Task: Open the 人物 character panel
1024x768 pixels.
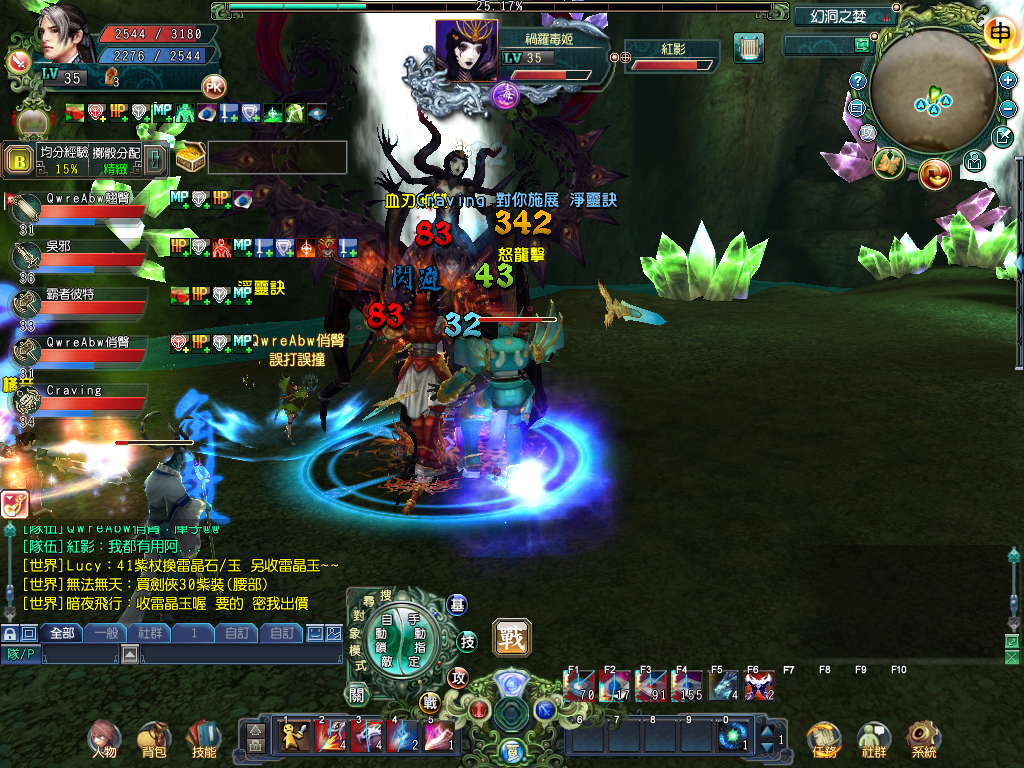Action: [103, 738]
